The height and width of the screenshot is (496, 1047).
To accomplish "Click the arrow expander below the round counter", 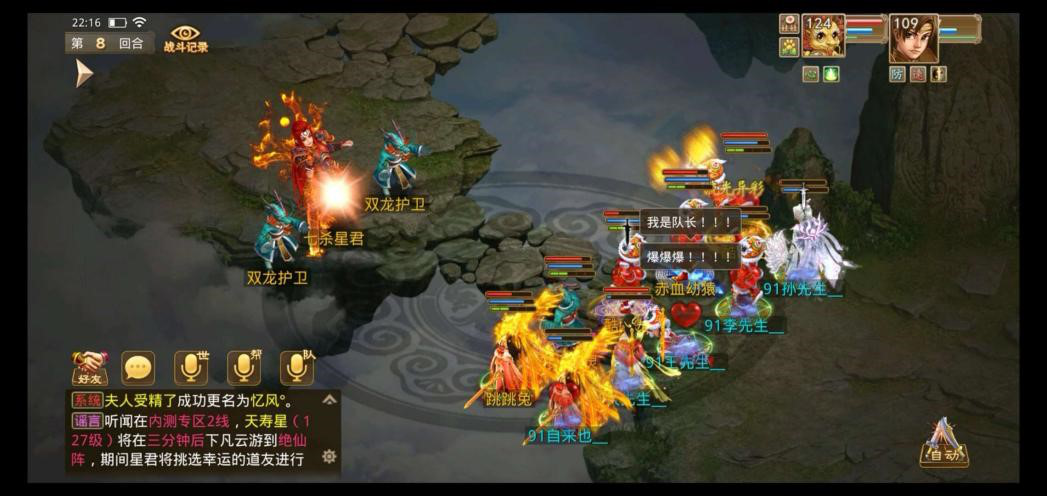I will tap(83, 73).
